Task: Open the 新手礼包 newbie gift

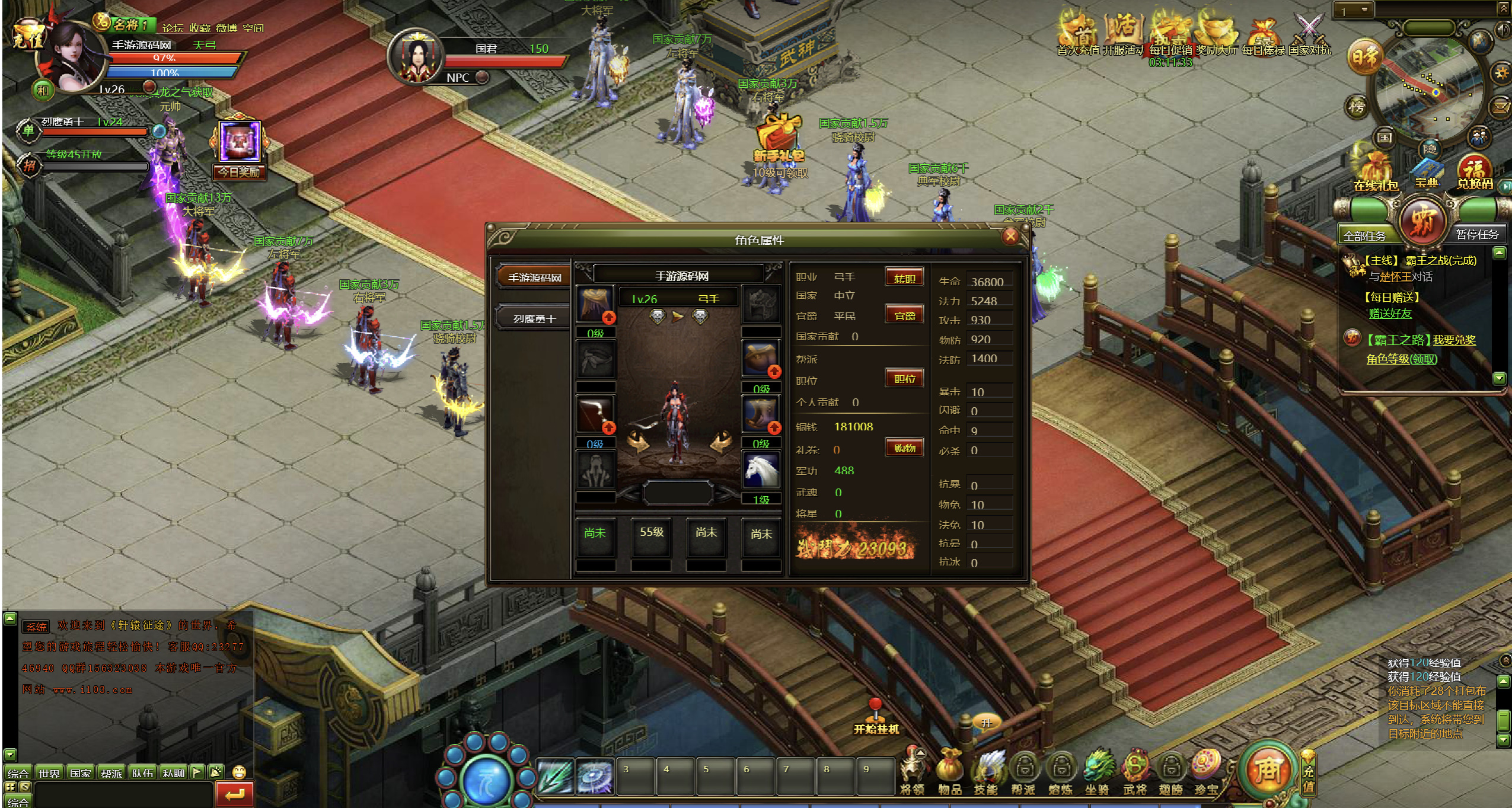Action: tap(779, 141)
